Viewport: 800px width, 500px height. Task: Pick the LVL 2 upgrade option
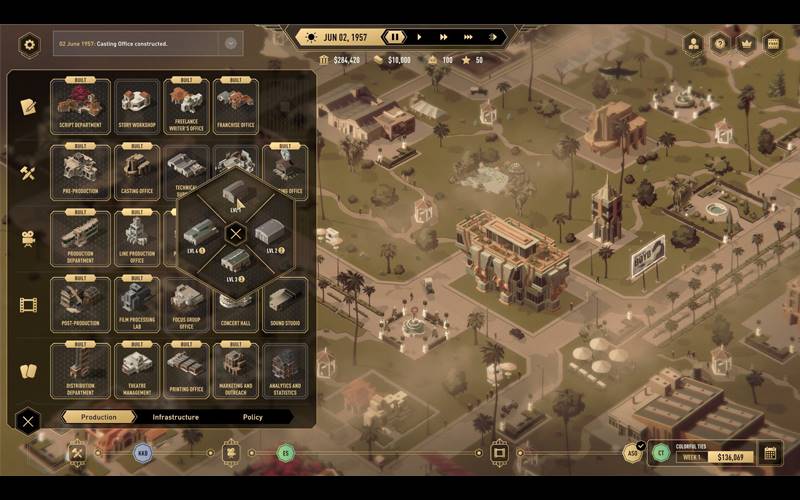[270, 236]
